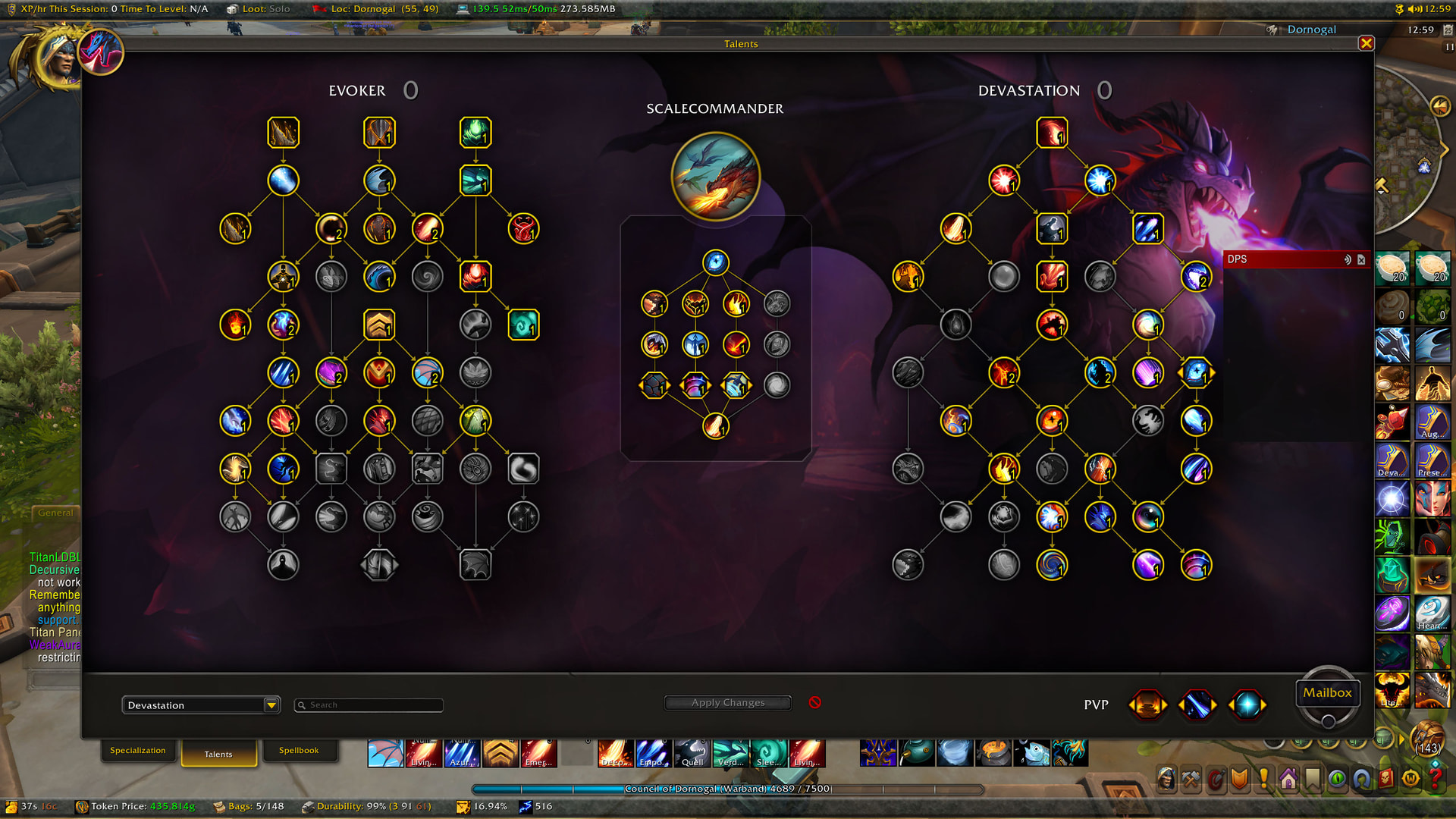Close the Talents window

[1366, 43]
